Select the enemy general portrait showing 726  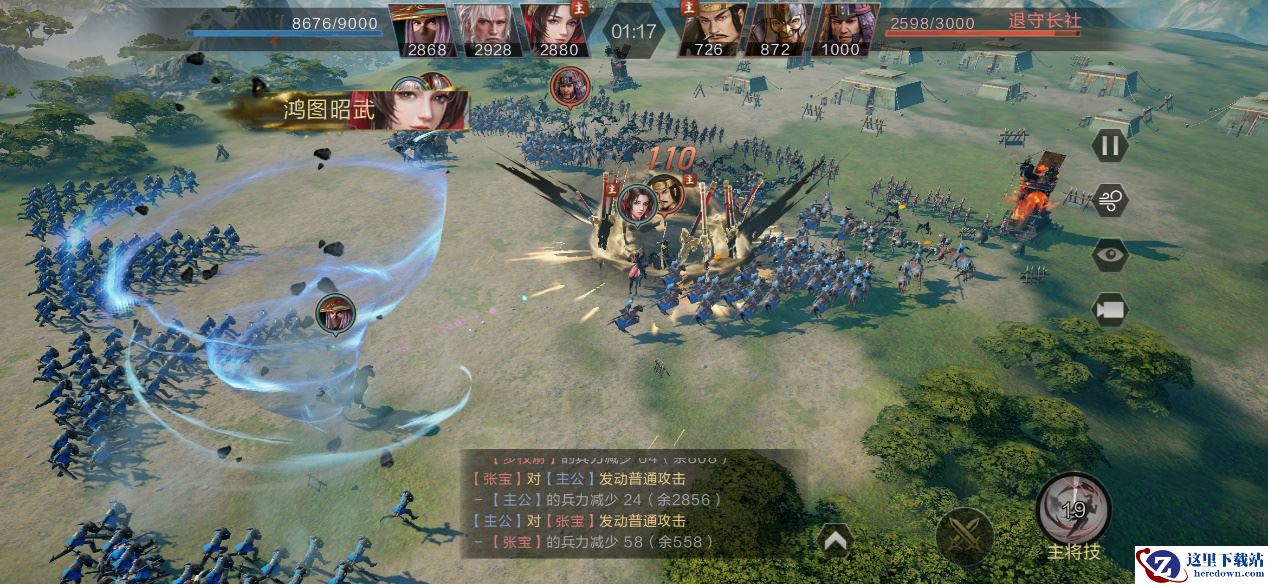pyautogui.click(x=712, y=30)
